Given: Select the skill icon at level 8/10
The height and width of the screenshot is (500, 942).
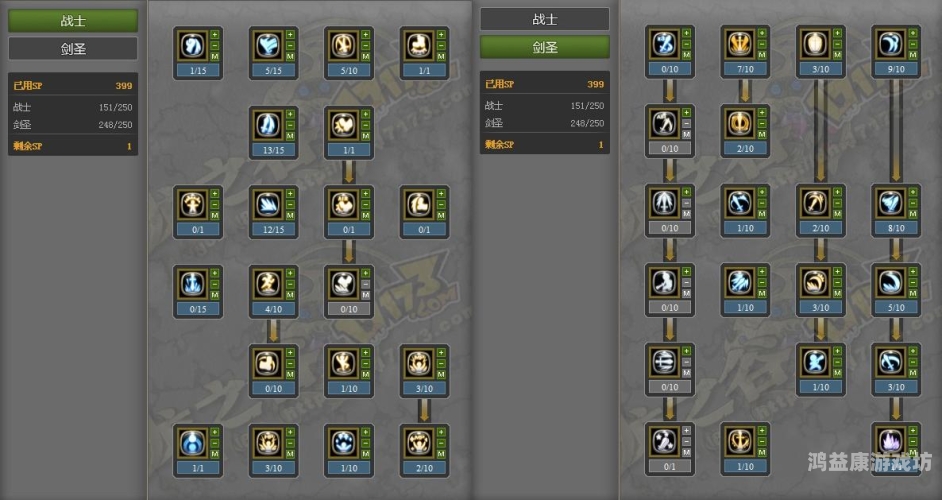Looking at the screenshot, I should tap(890, 203).
